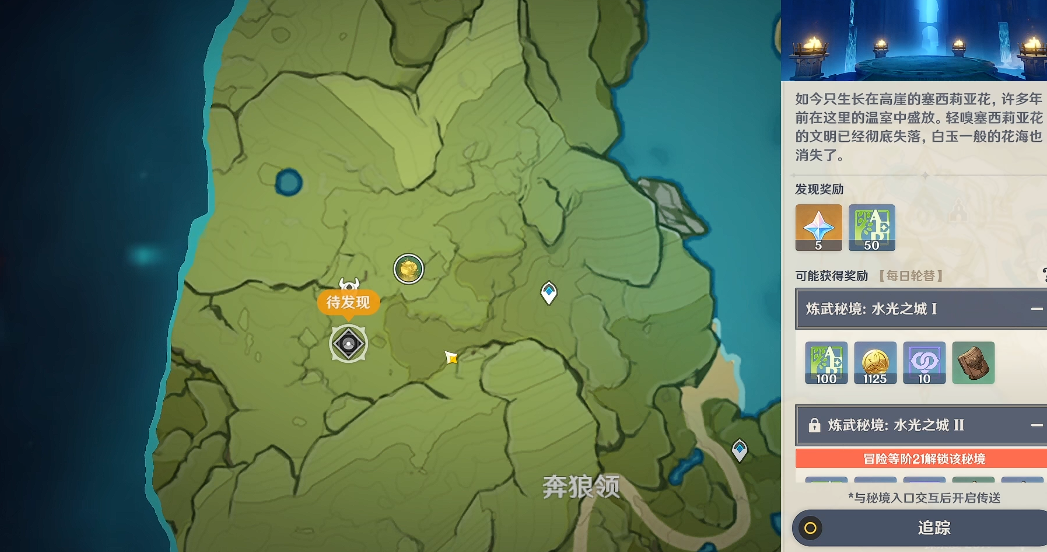Collapse the 炼武秘境: 水光之城 I section
Screen dimensions: 1047x552
1036,310
